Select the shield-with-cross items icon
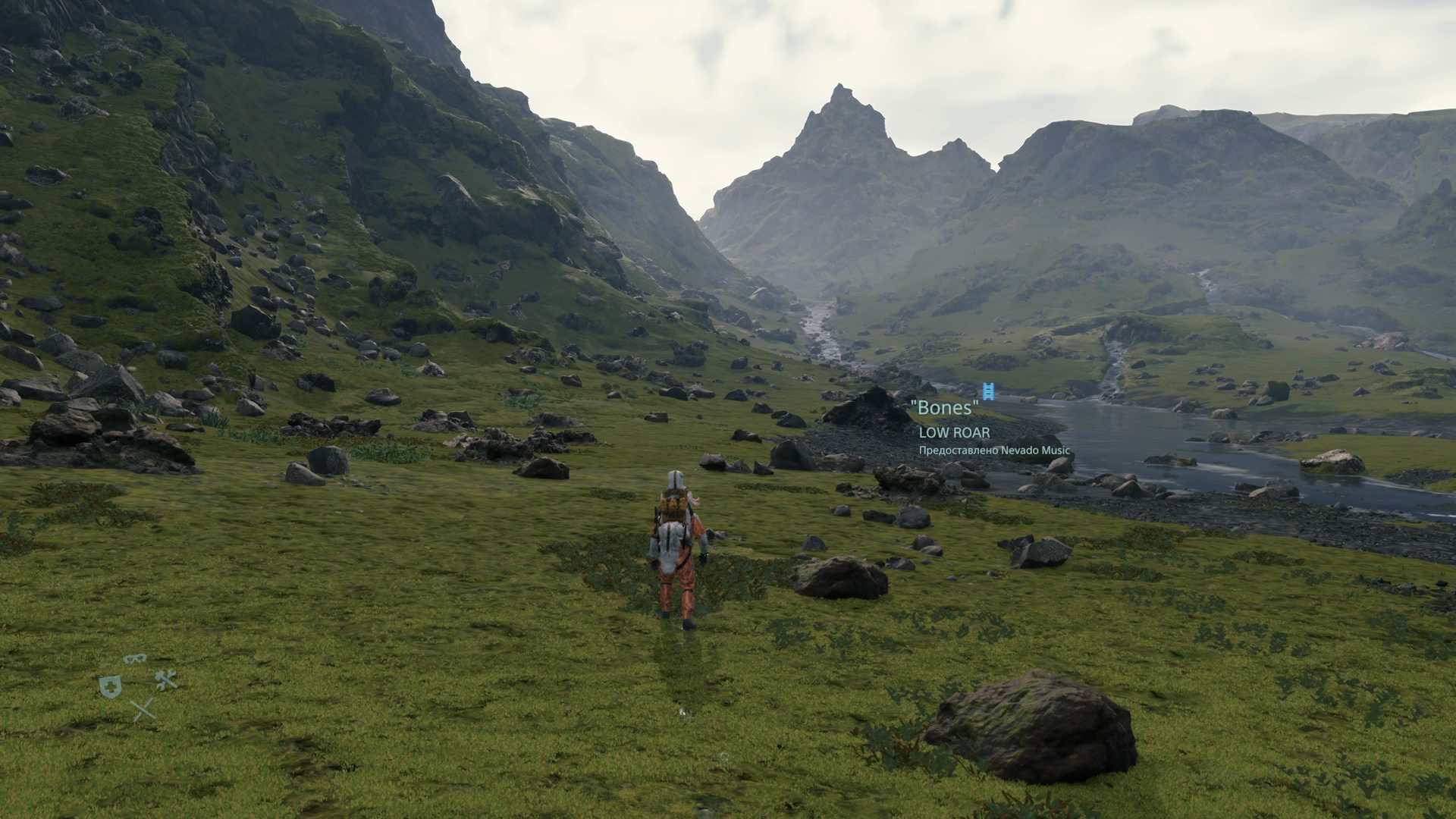The image size is (1456, 819). pos(111,687)
